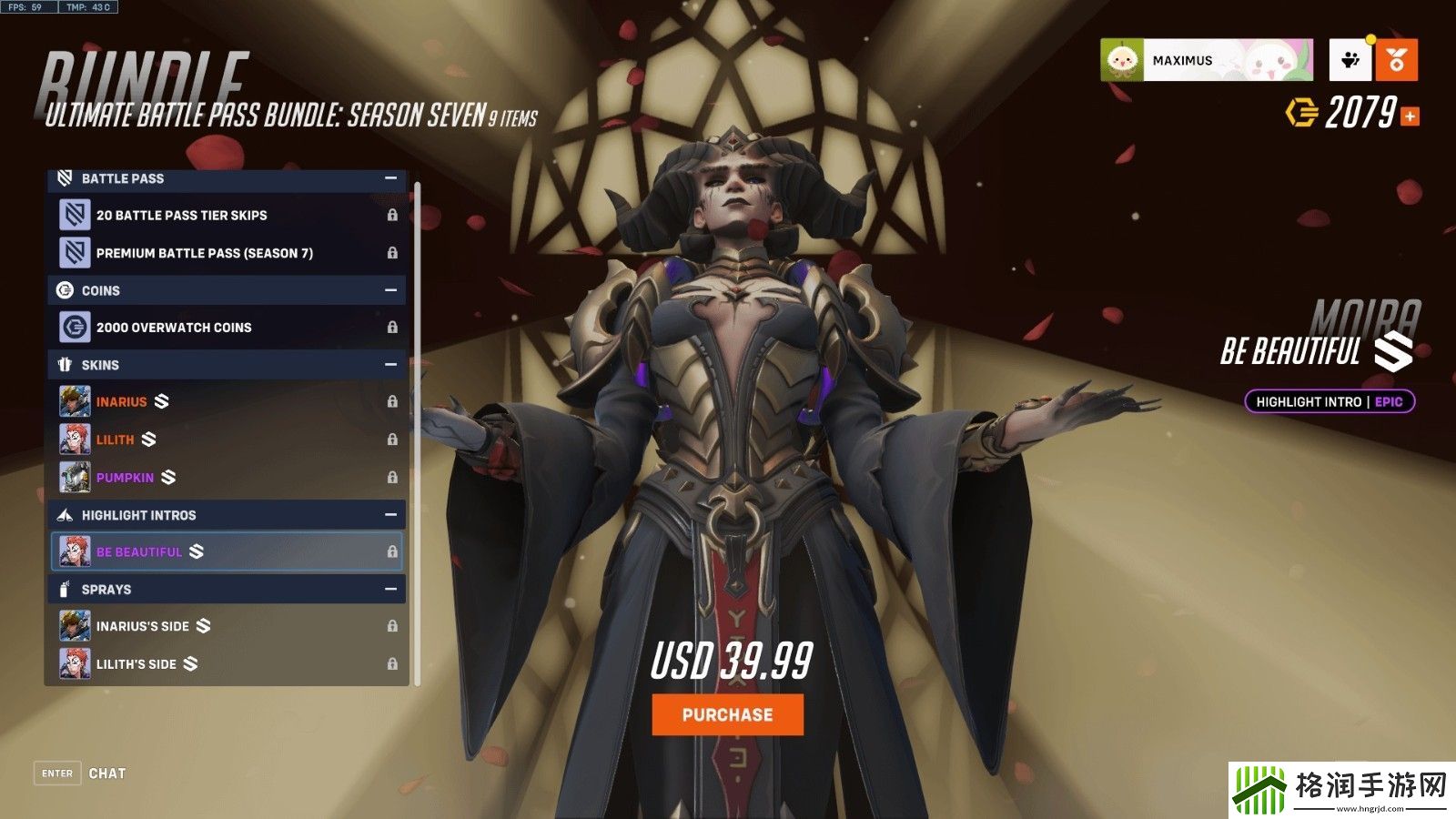The image size is (1456, 819).
Task: Collapse the Battle Pass section
Action: [390, 178]
